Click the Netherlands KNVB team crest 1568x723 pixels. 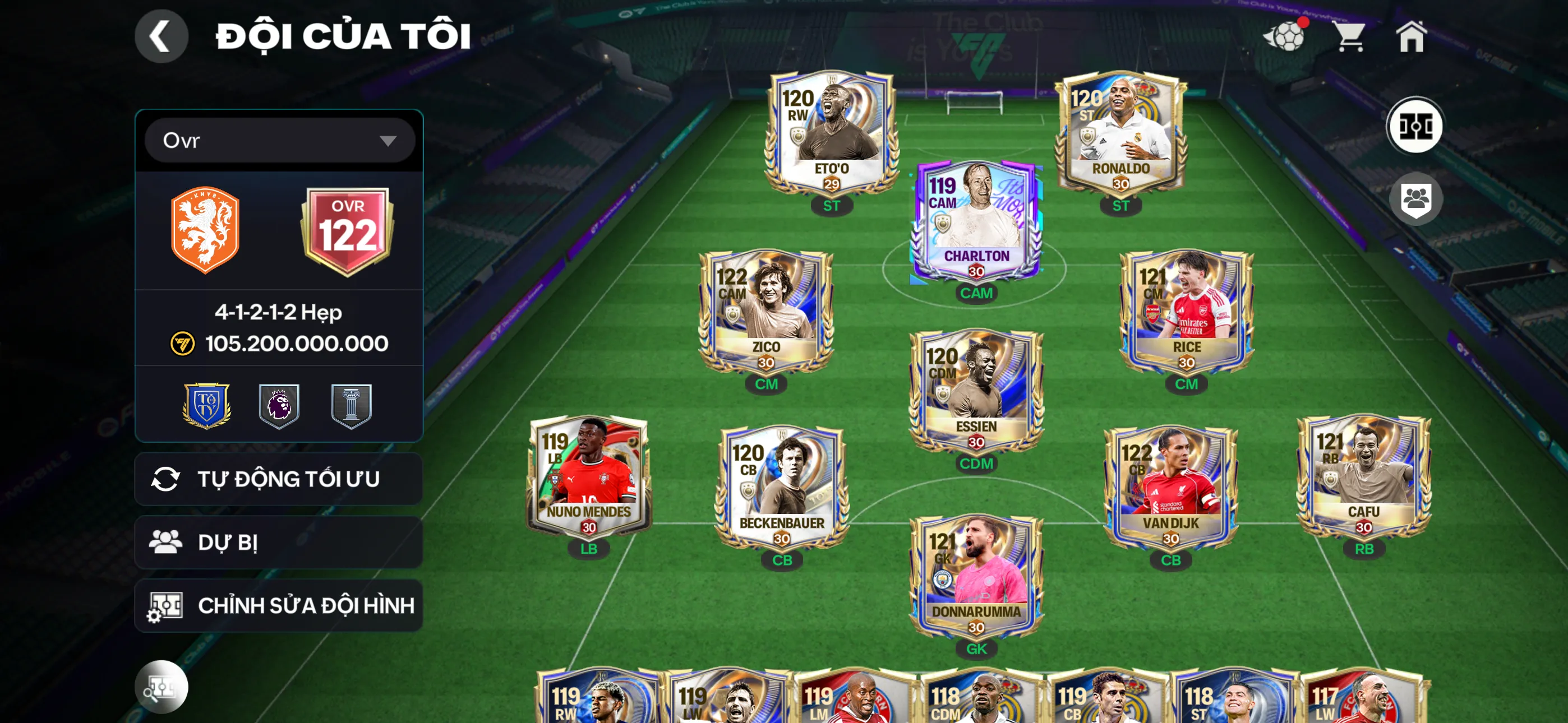tap(205, 230)
